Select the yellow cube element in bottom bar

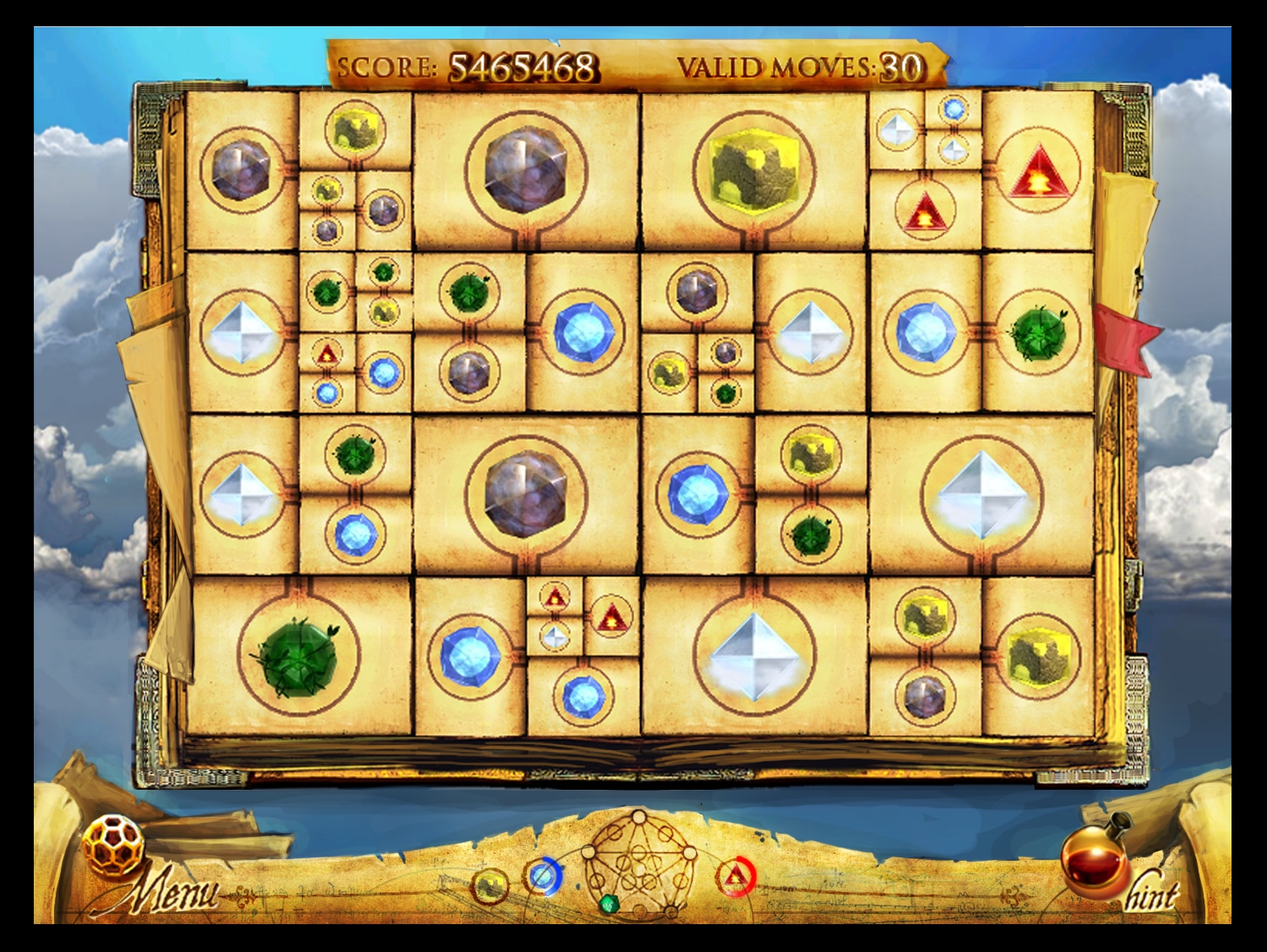[x=489, y=886]
